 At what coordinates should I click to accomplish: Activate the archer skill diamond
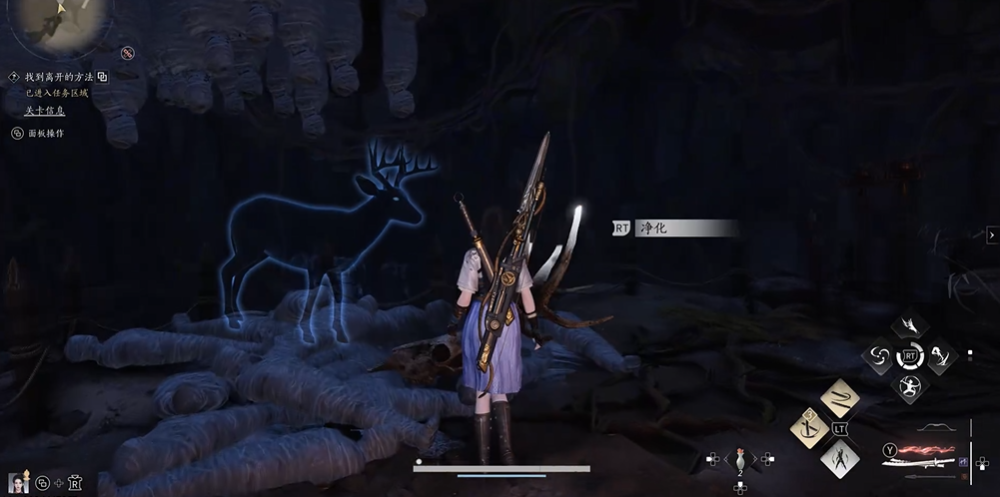coord(910,386)
